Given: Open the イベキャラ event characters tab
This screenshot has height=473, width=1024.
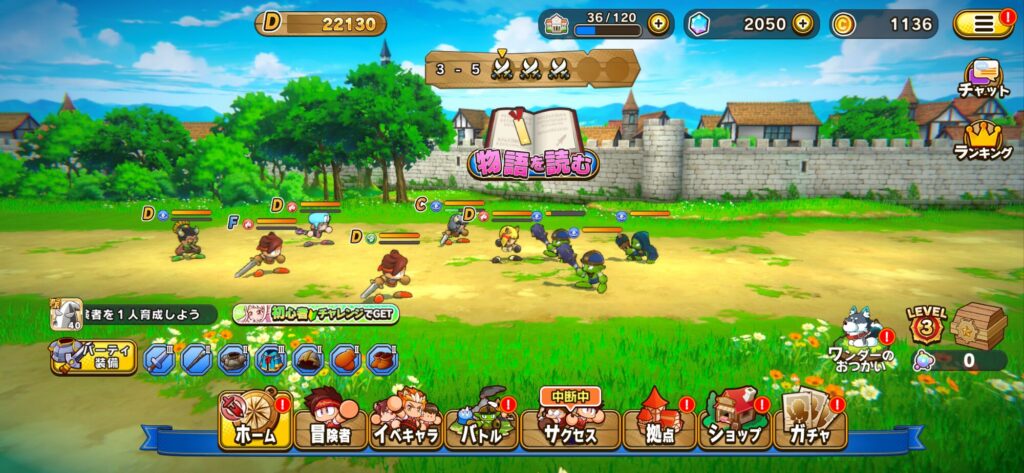Looking at the screenshot, I should [406, 420].
